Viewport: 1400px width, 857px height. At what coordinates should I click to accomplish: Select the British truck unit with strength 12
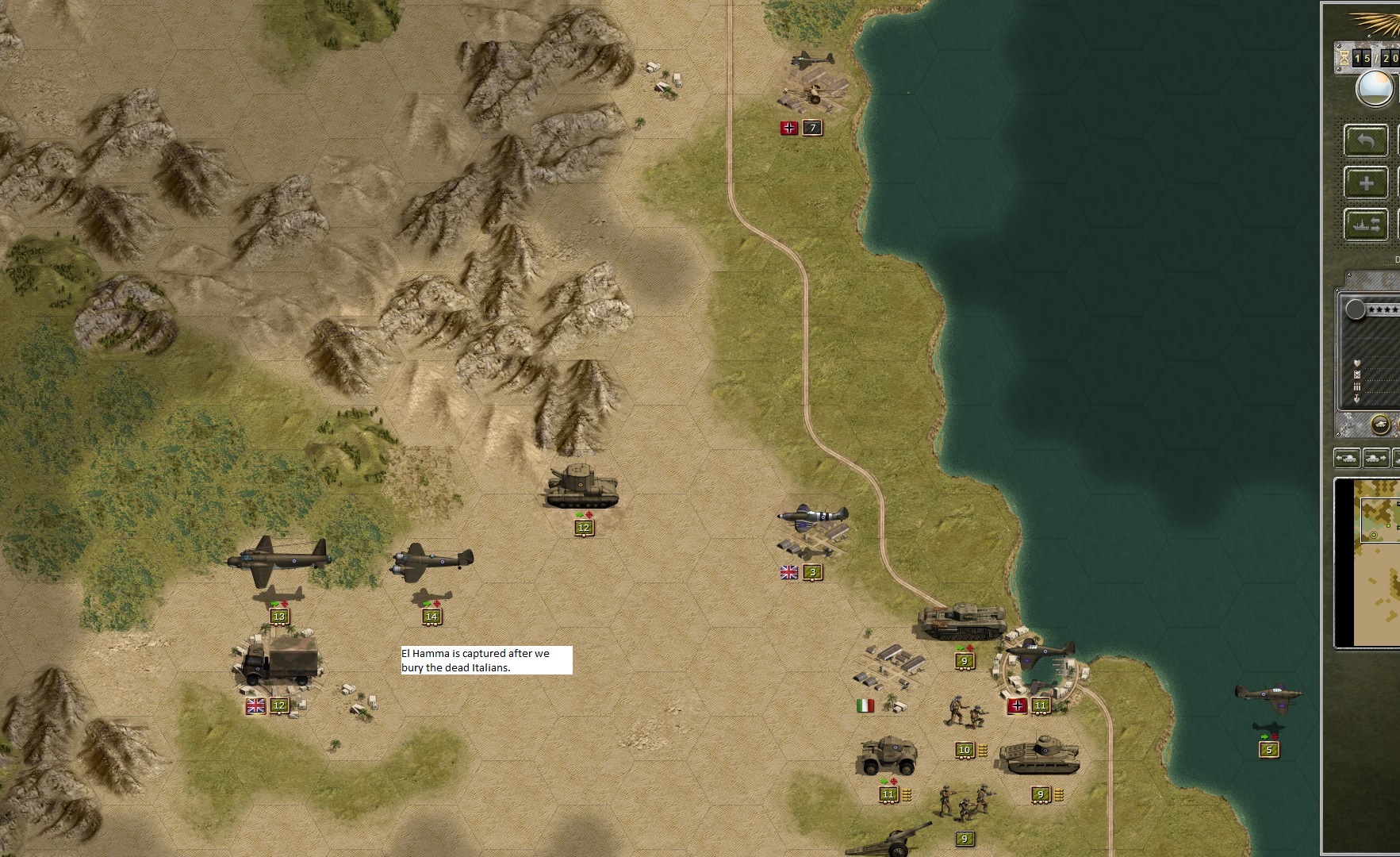pyautogui.click(x=279, y=661)
